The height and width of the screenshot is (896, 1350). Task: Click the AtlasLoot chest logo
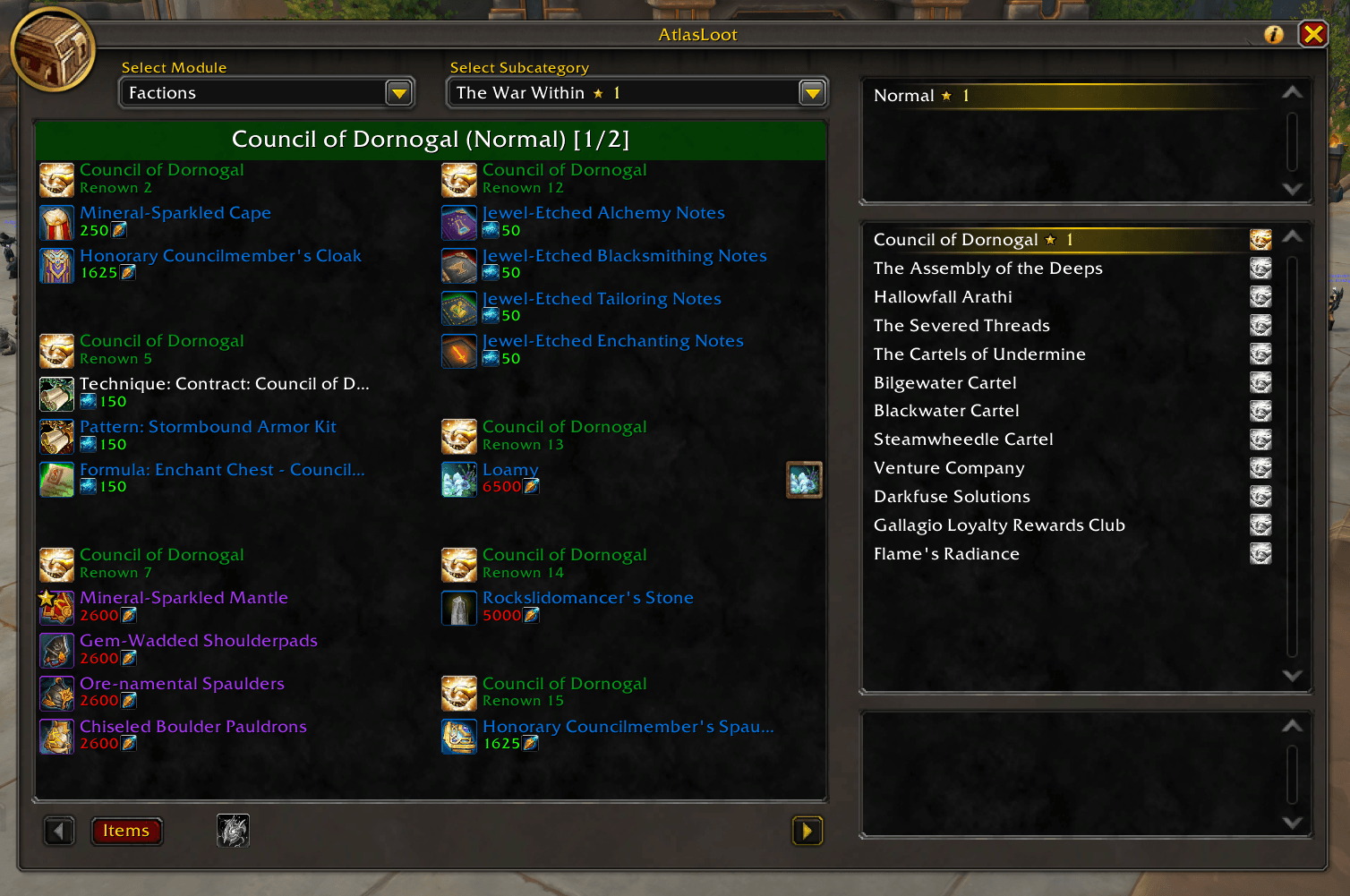[x=53, y=50]
